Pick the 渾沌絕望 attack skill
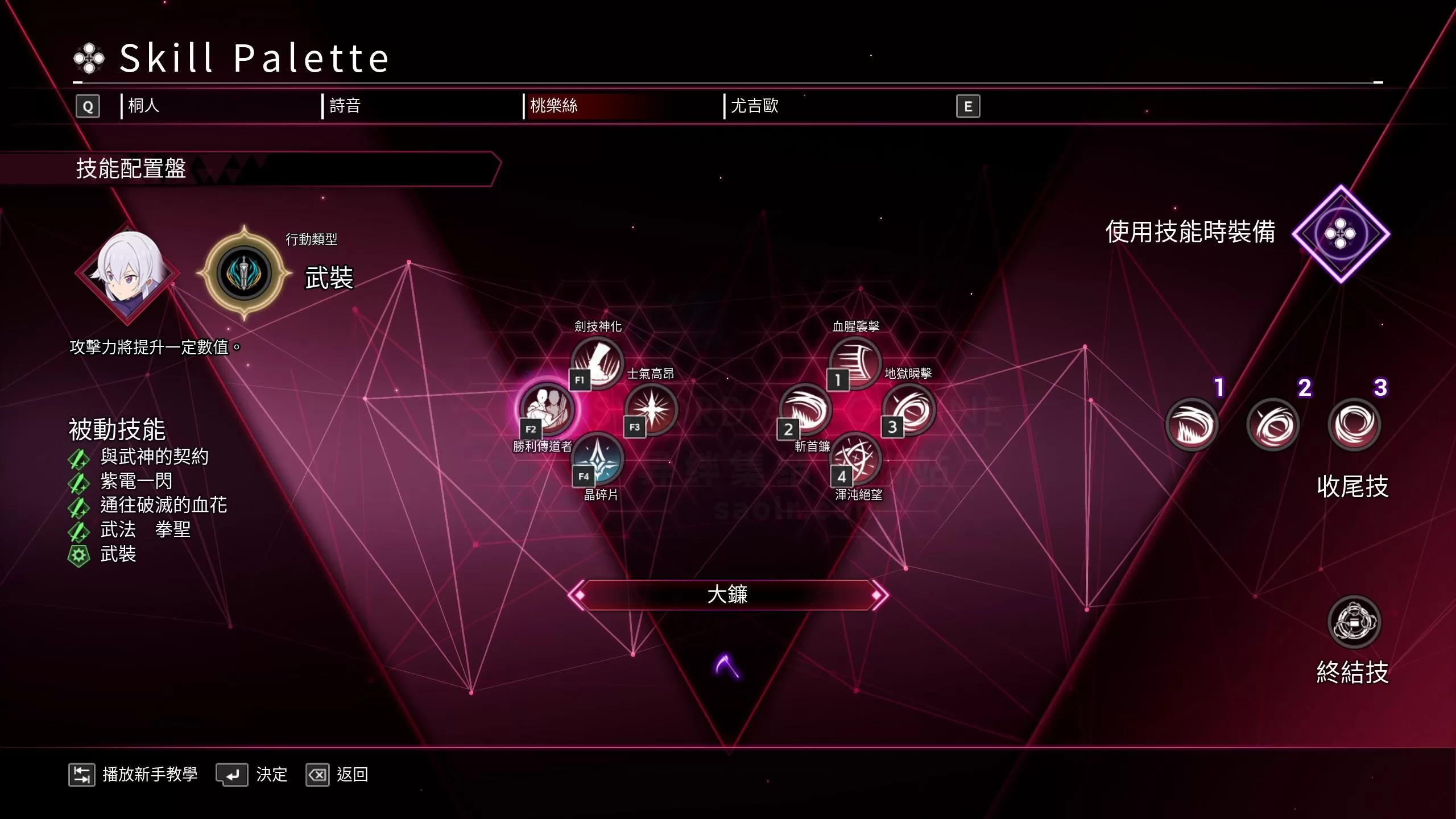Viewport: 1456px width, 819px height. [856, 458]
